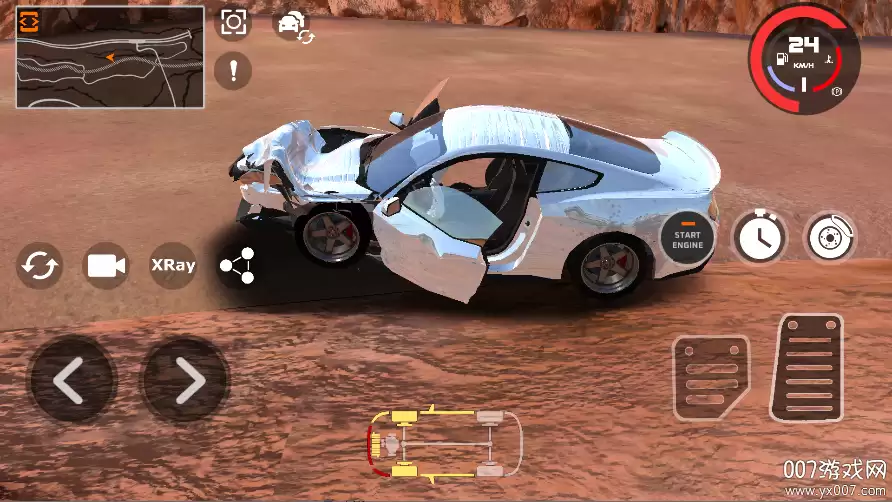Steer left with the left arrow
The width and height of the screenshot is (892, 502).
point(71,380)
